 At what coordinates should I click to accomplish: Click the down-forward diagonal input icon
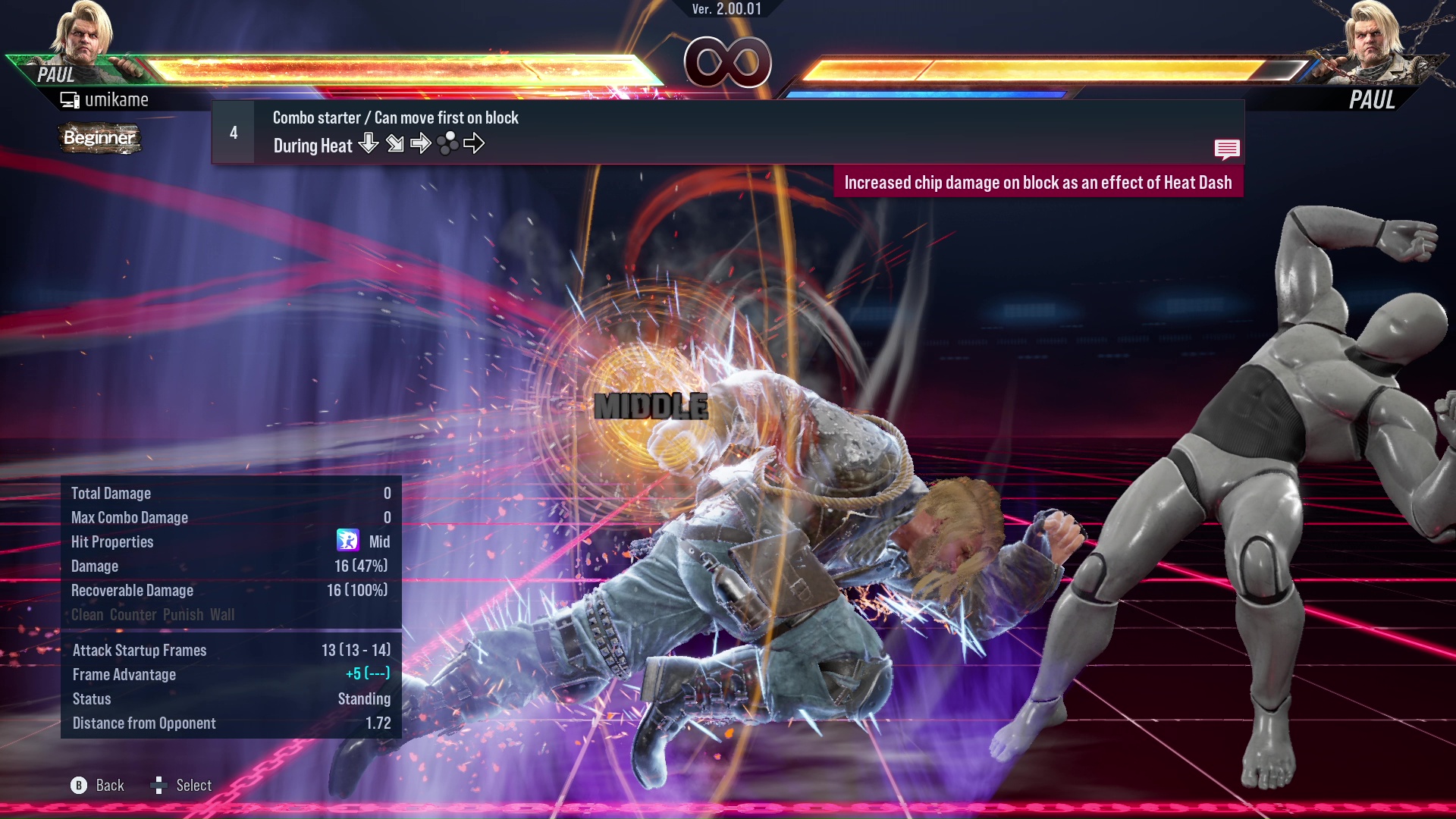[x=395, y=143]
